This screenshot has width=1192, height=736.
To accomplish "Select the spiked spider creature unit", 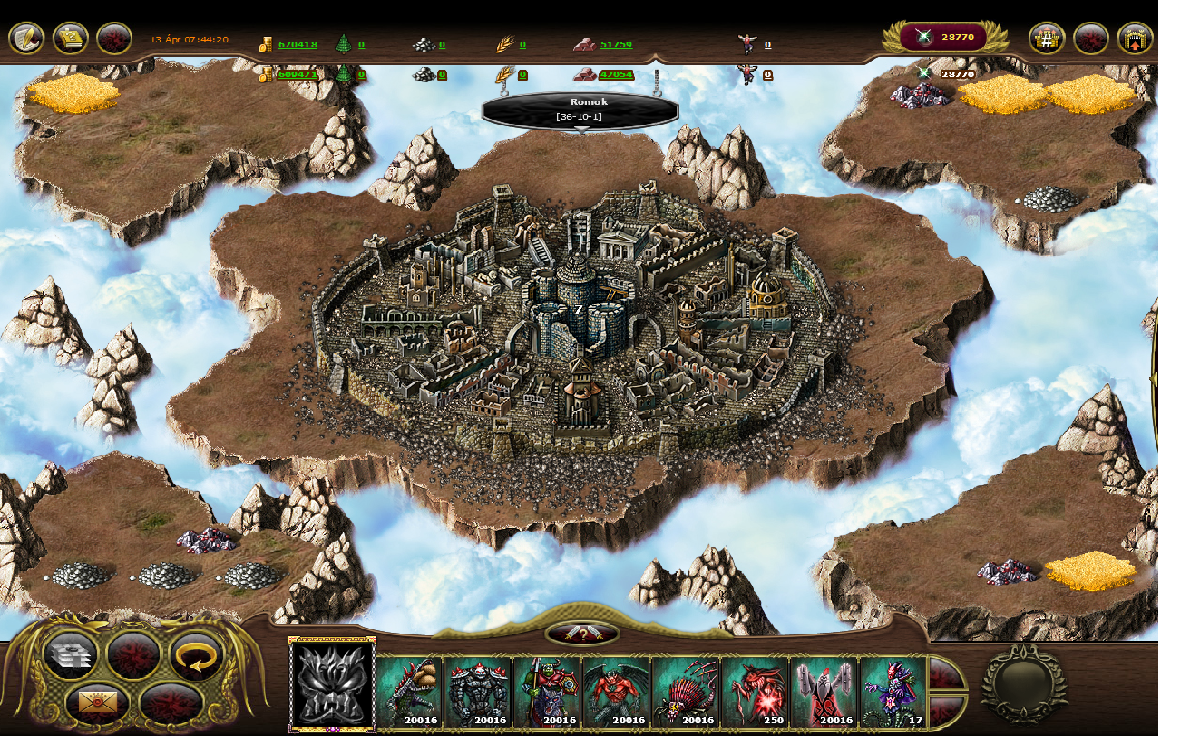I will point(685,691).
